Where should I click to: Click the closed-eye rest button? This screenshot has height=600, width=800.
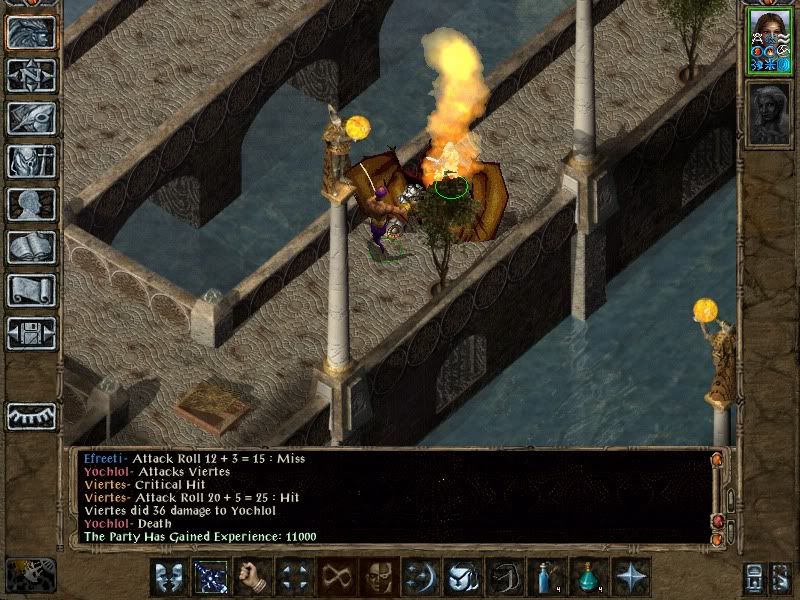pos(31,416)
